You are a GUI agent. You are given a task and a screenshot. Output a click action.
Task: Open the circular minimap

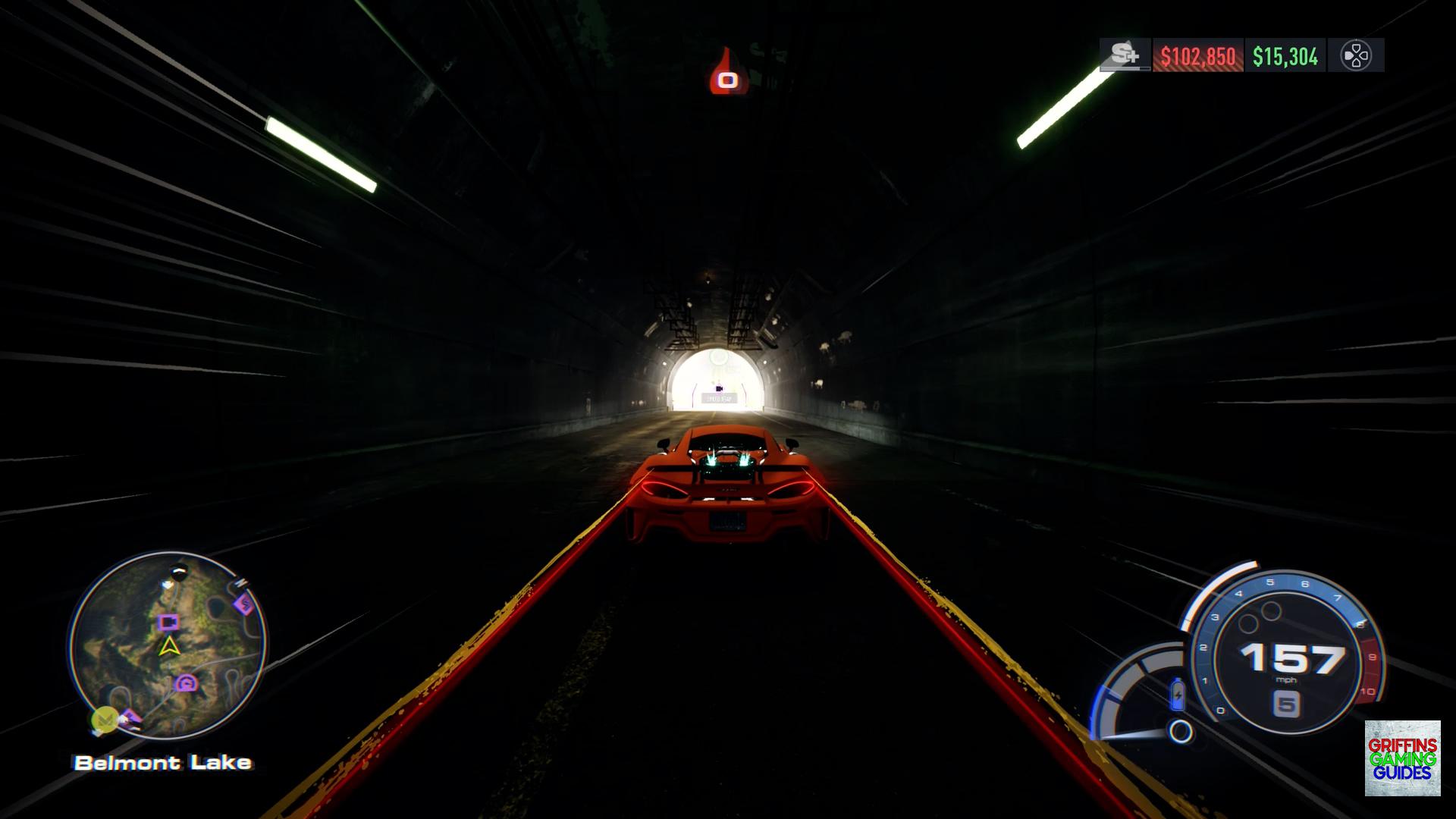(168, 645)
